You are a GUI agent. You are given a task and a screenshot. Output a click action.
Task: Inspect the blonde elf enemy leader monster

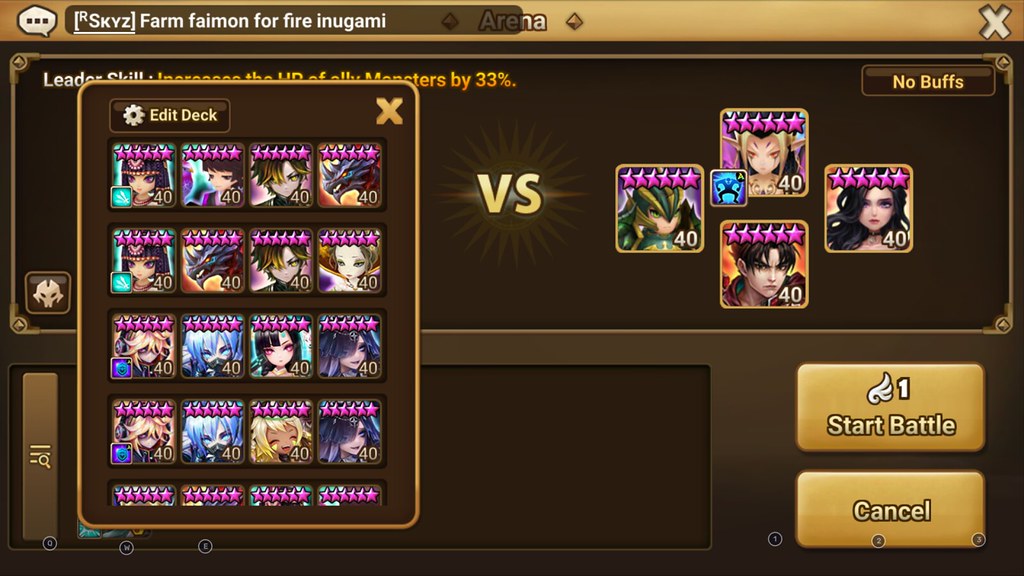pyautogui.click(x=764, y=152)
